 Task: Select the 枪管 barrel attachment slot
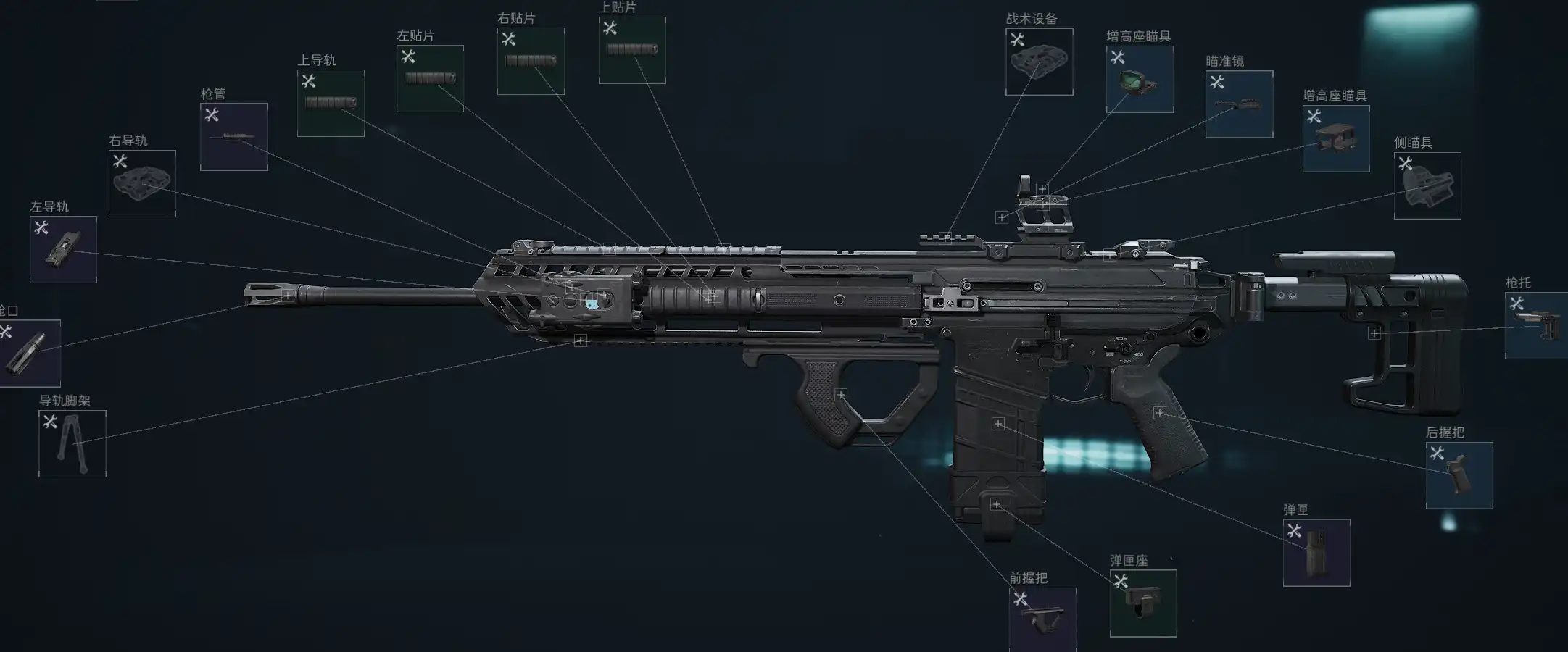(233, 137)
